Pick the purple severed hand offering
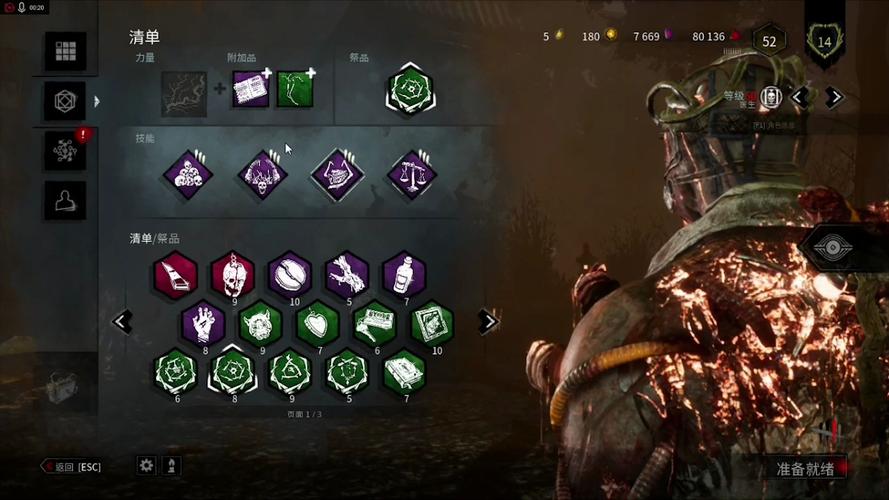The width and height of the screenshot is (889, 500). pos(203,322)
